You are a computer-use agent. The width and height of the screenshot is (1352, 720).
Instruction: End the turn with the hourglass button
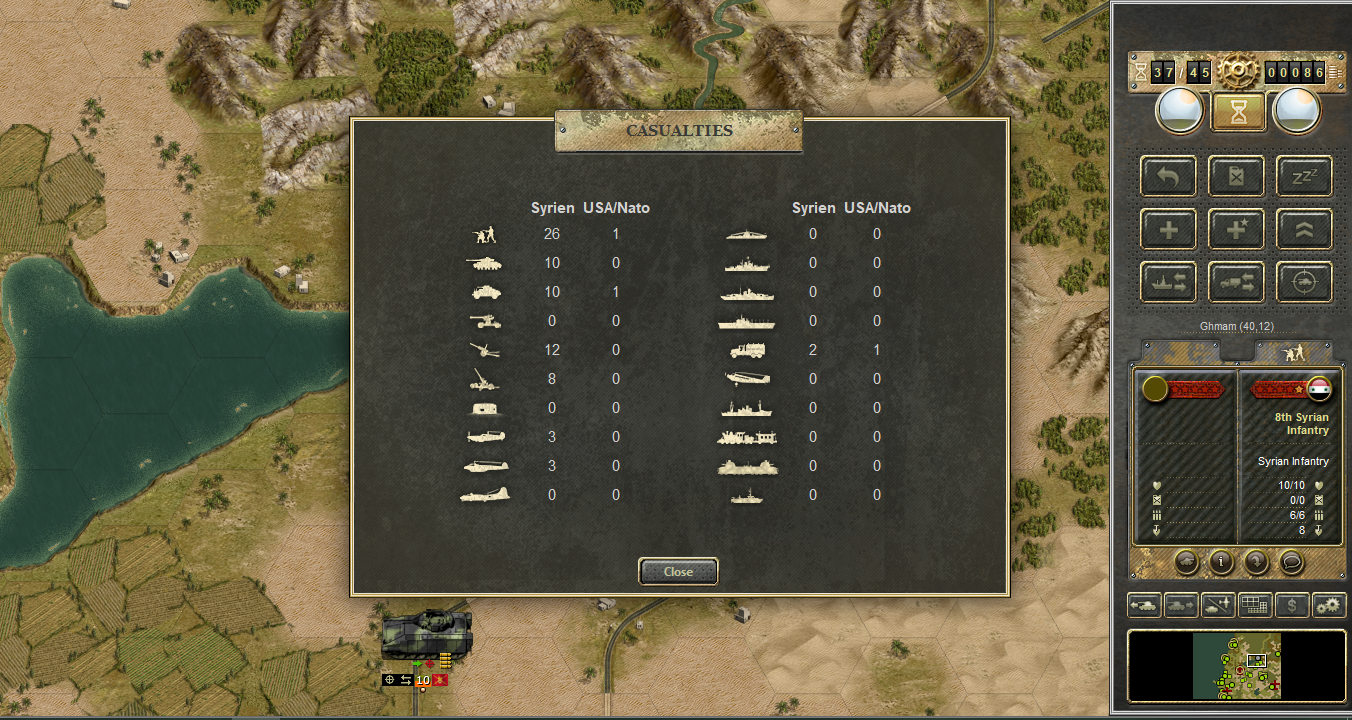pos(1239,112)
